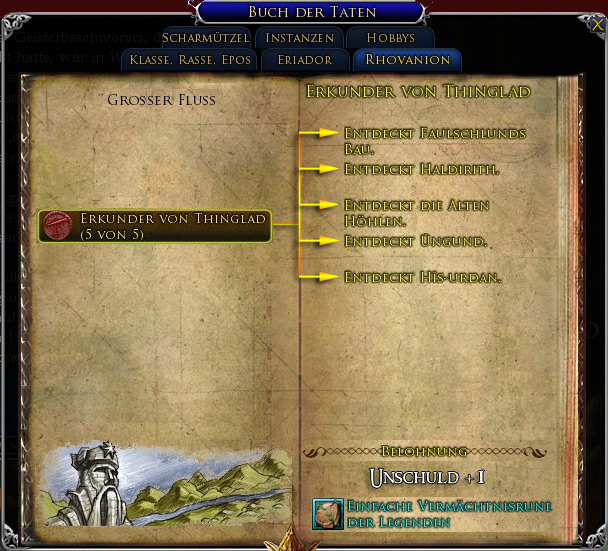Open the Instanzen tab
Image resolution: width=608 pixels, height=551 pixels.
299,38
